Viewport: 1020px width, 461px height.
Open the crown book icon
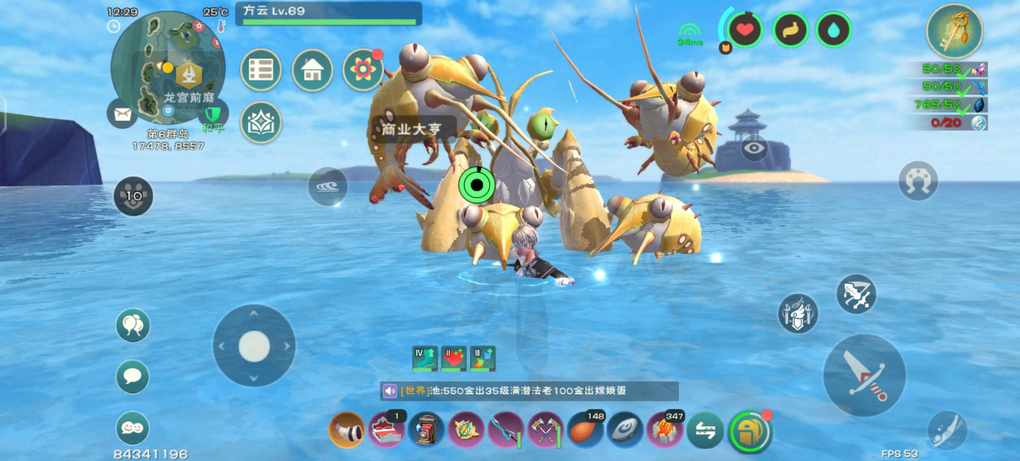coord(261,122)
